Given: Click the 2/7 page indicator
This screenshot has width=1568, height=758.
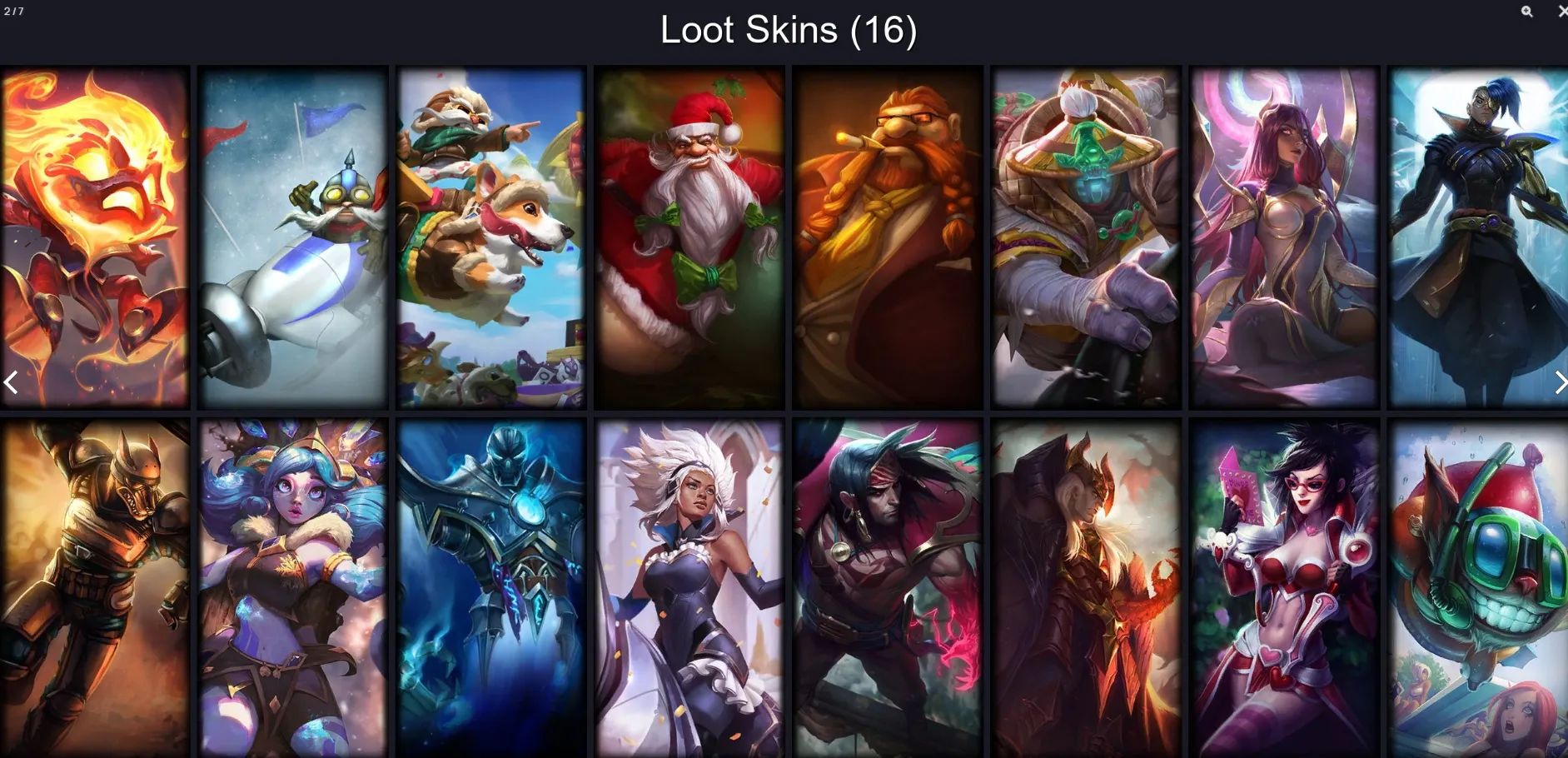Looking at the screenshot, I should (12, 11).
